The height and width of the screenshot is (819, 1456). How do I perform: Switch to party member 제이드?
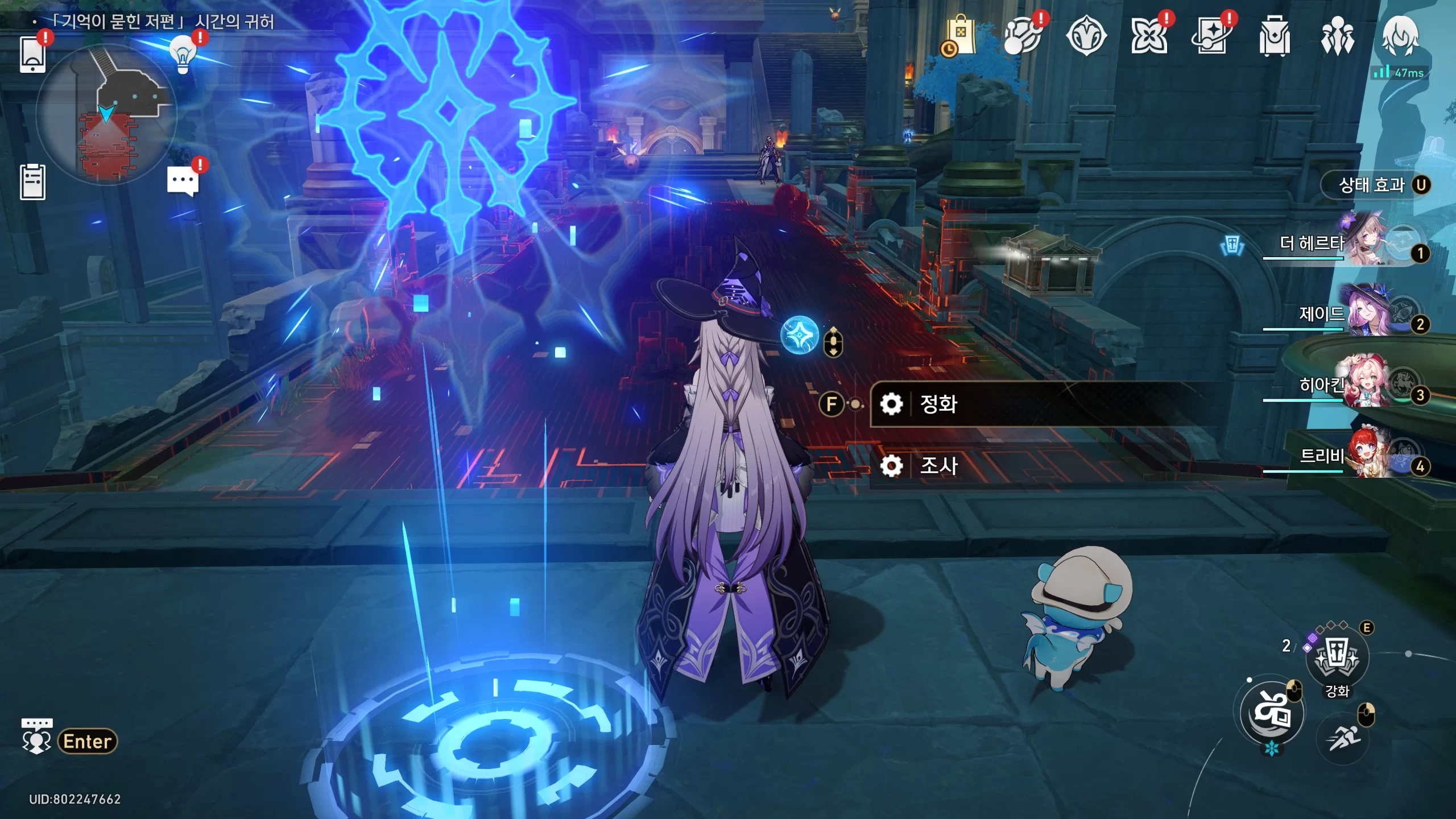click(x=1365, y=315)
